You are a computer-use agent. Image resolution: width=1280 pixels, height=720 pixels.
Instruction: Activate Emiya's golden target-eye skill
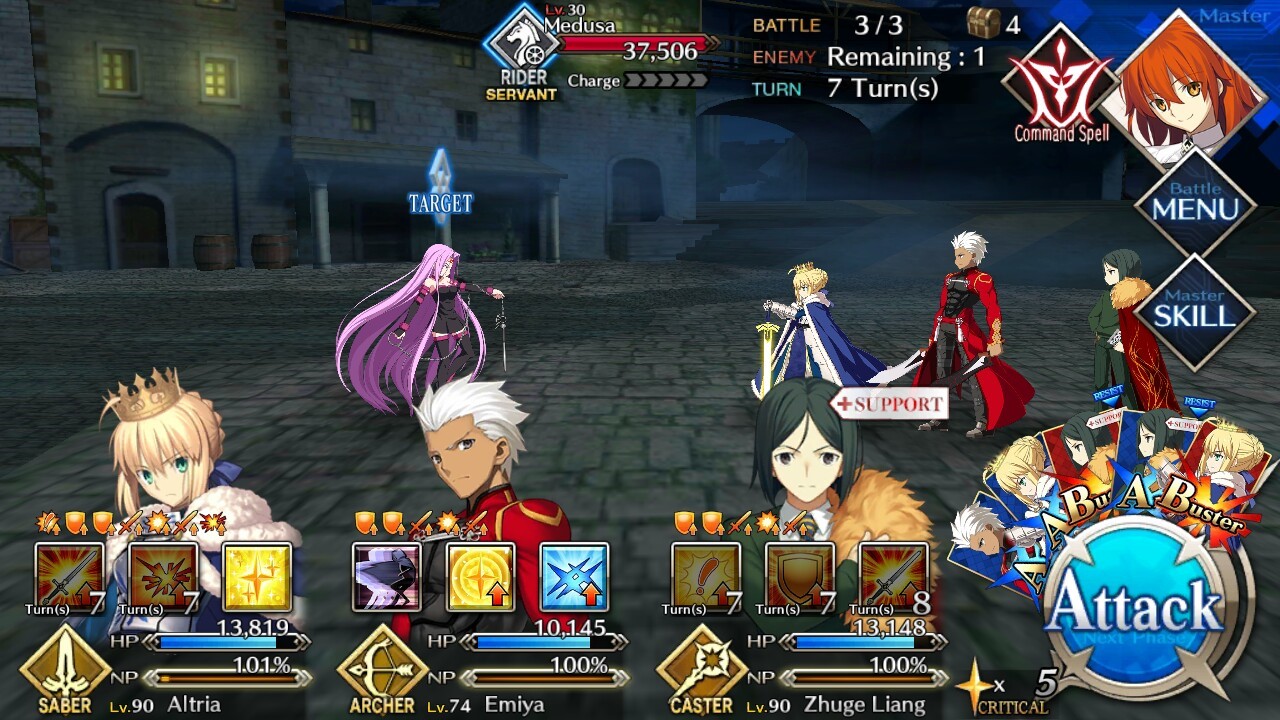click(x=480, y=577)
